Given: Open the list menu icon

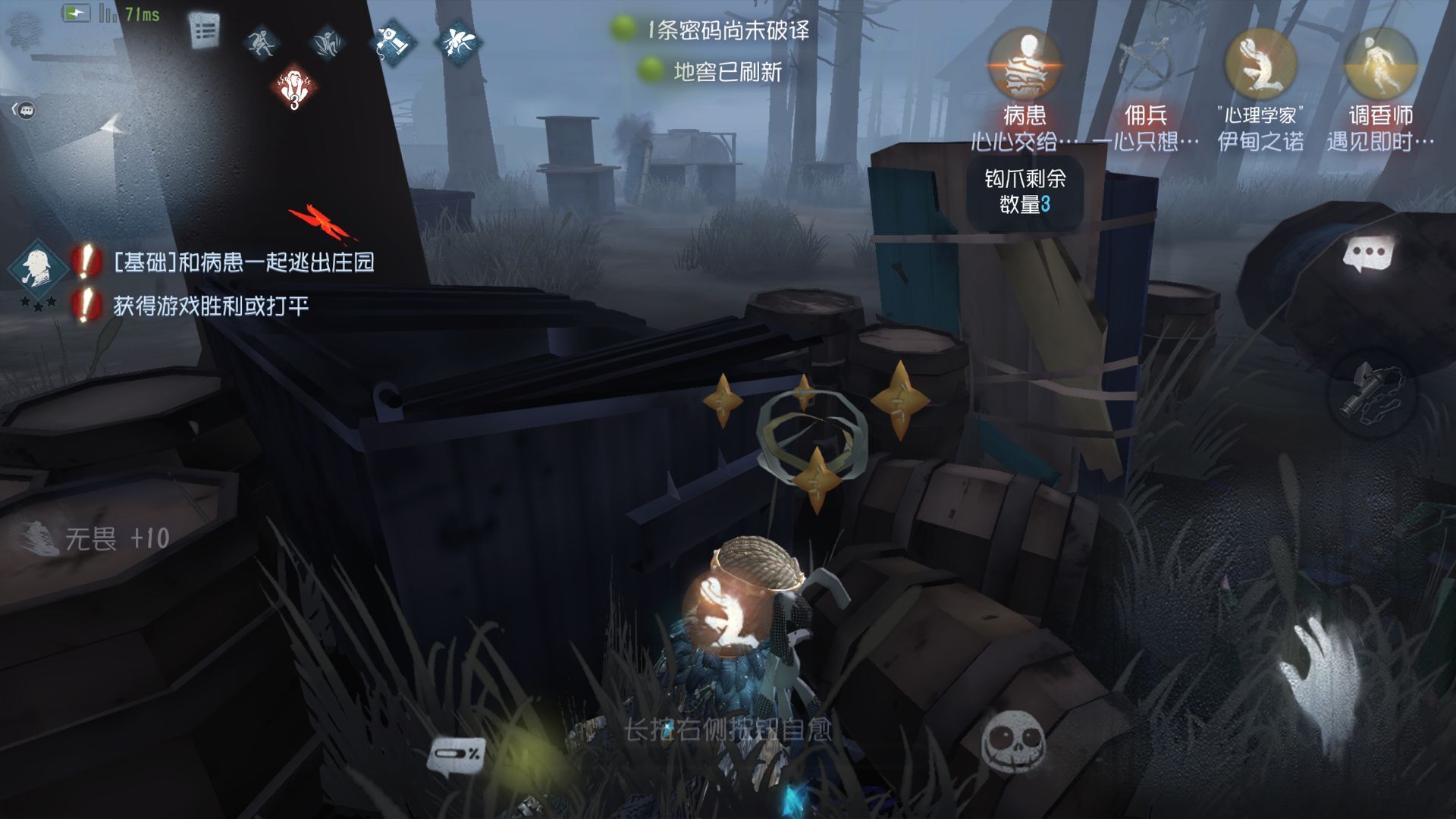Looking at the screenshot, I should [204, 32].
